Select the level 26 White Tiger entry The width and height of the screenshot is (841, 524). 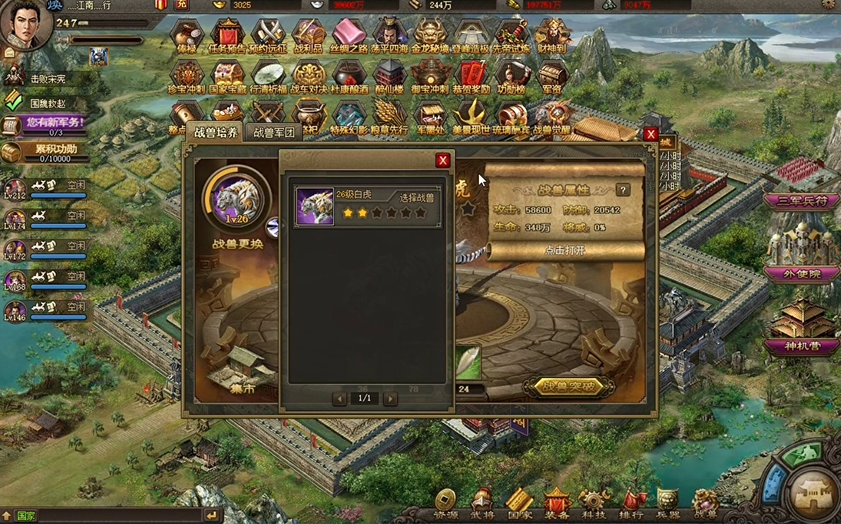click(x=367, y=206)
